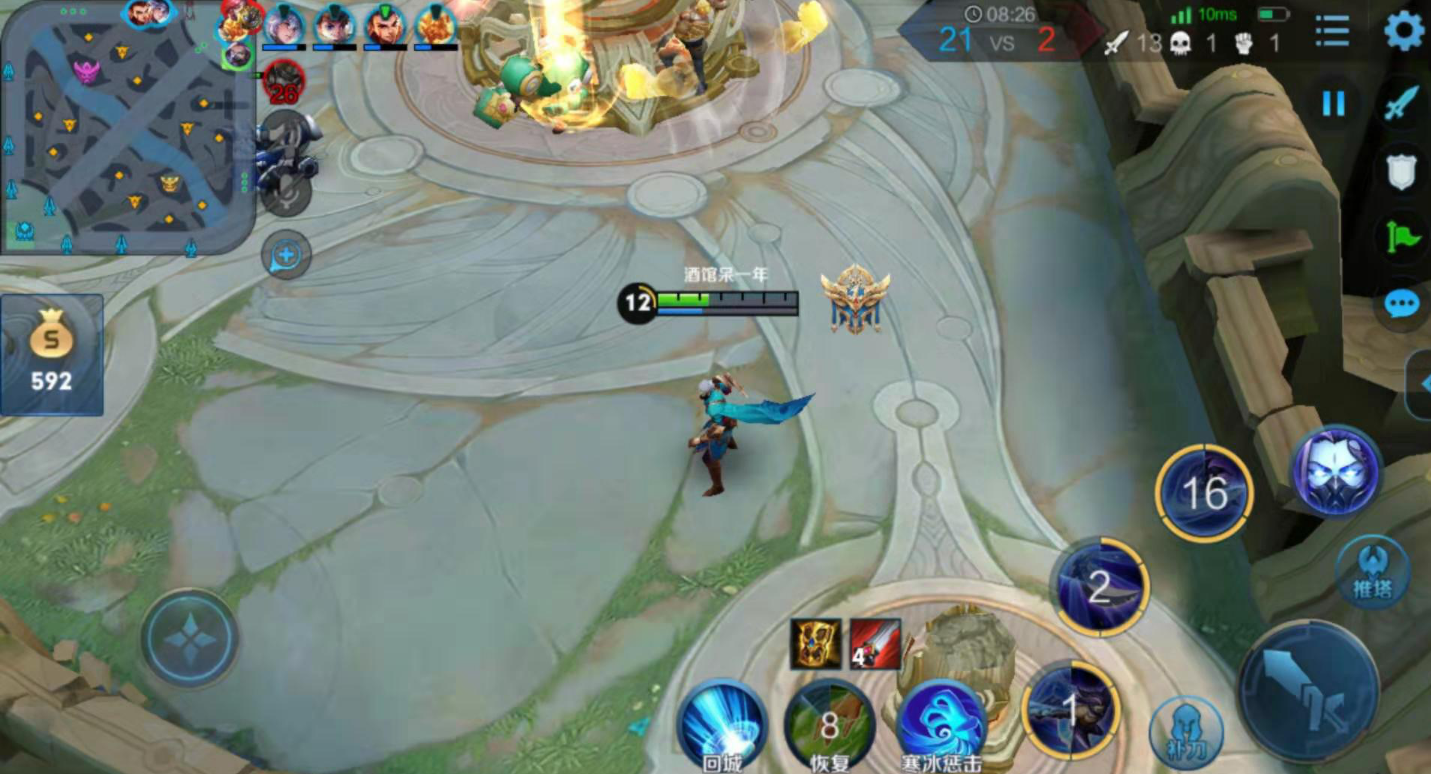Tap the golden armor equipment icon
This screenshot has height=774, width=1431.
click(815, 644)
